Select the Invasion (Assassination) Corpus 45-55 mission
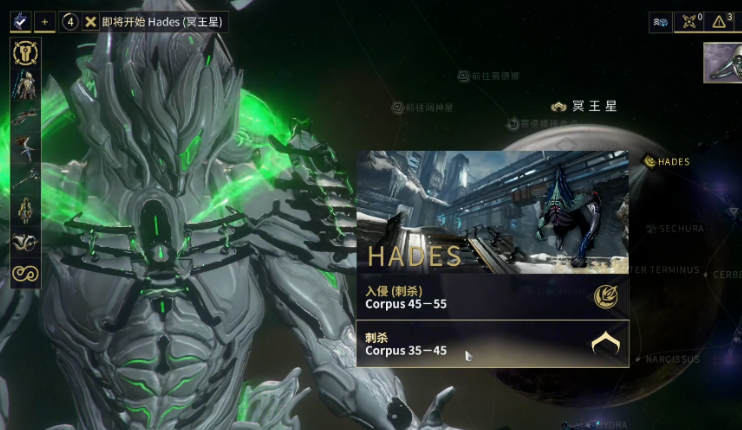The image size is (742, 430). tap(492, 296)
